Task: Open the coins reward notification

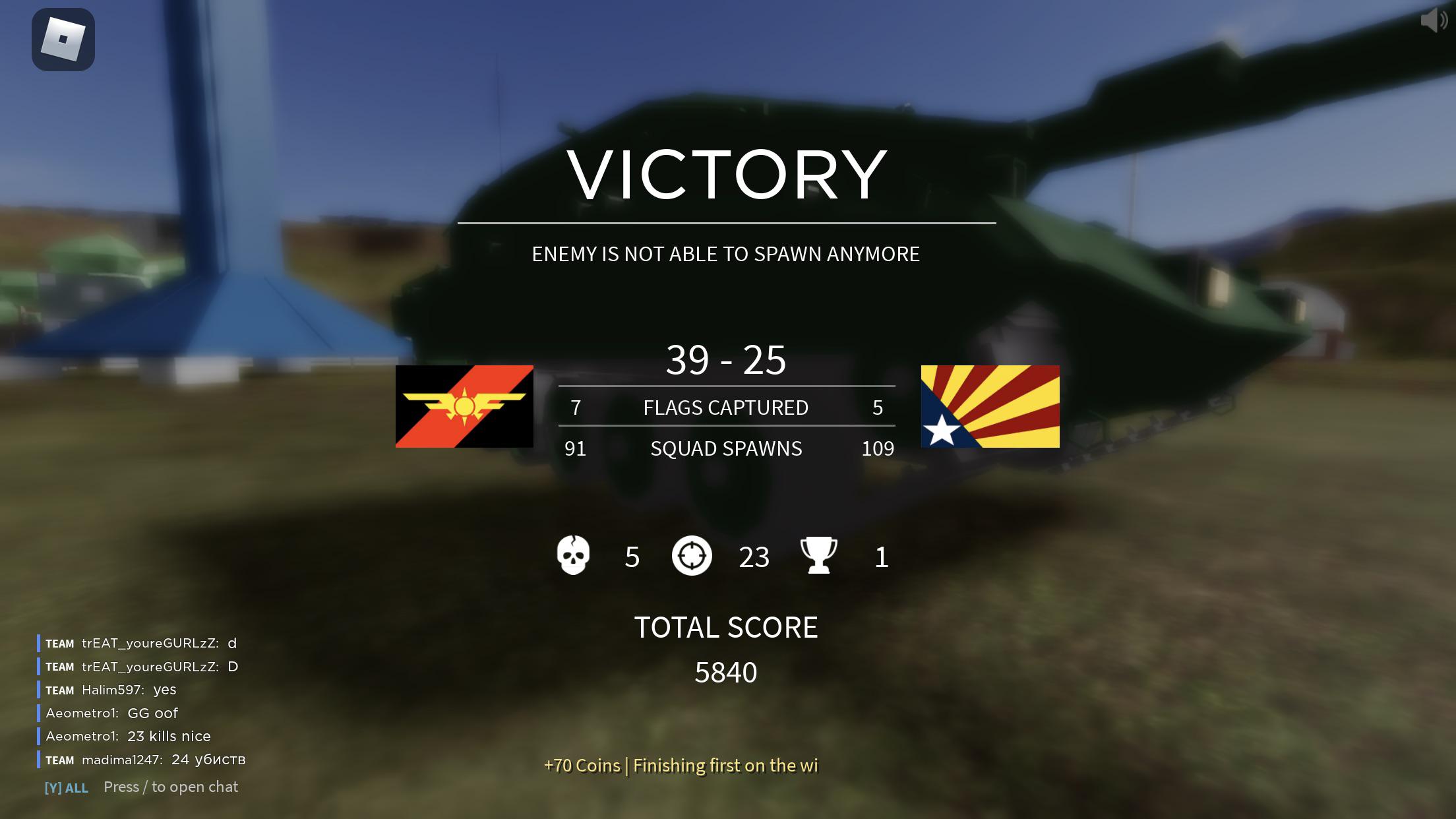Action: [681, 766]
